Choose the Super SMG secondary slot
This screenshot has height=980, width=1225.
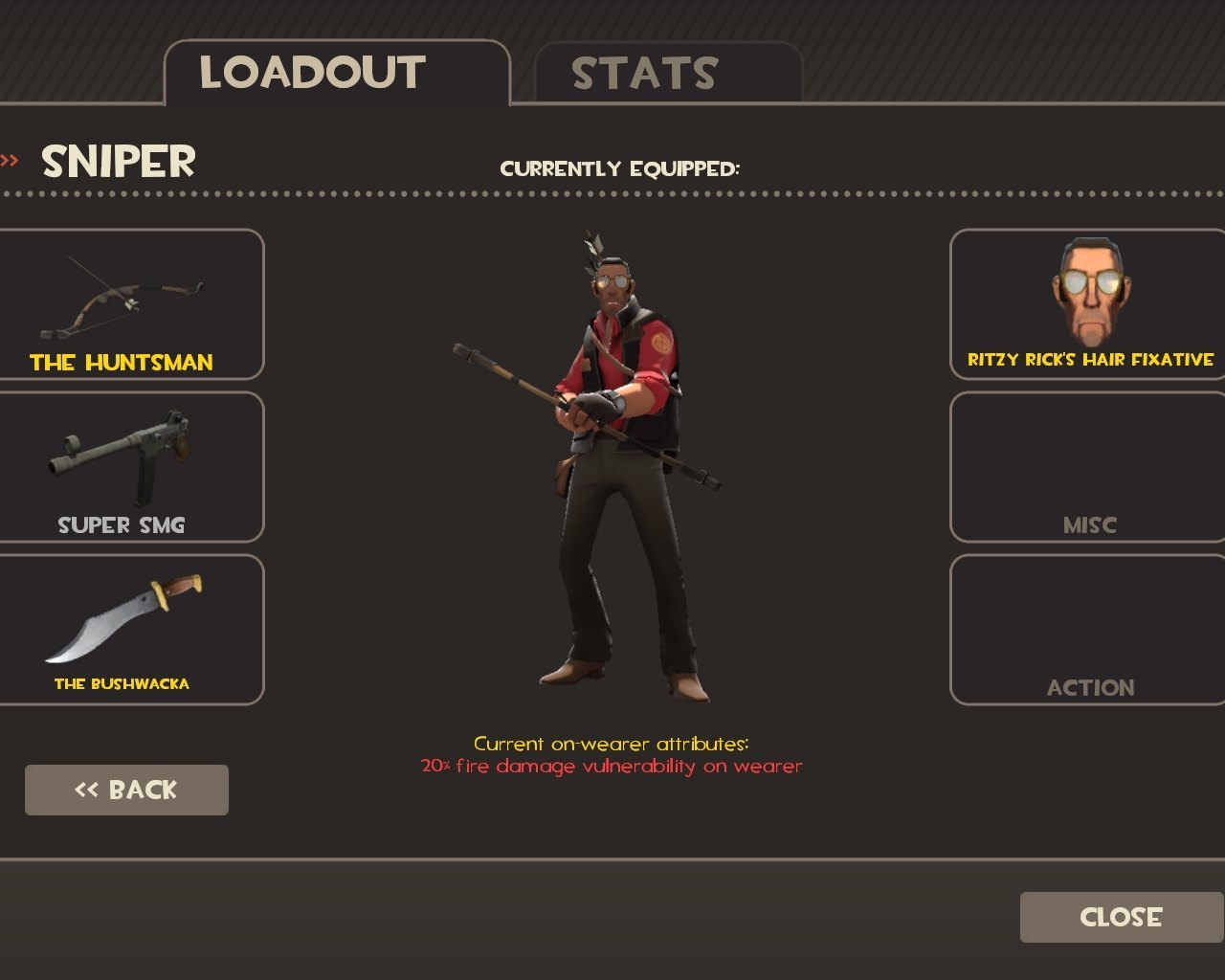[x=131, y=467]
